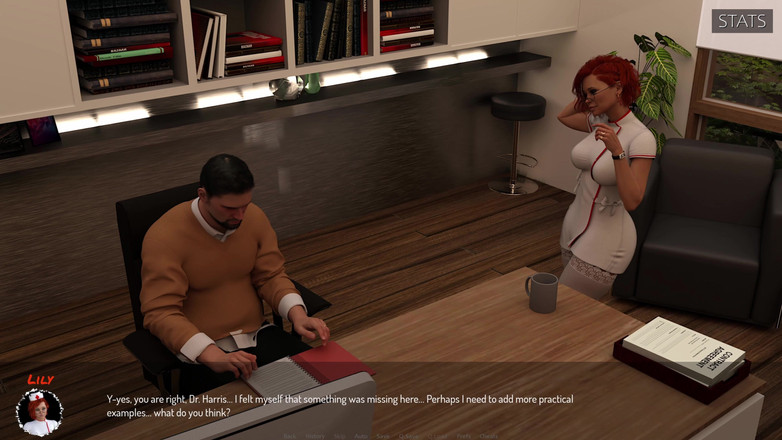Open the STATS panel
The height and width of the screenshot is (440, 782).
(x=742, y=20)
